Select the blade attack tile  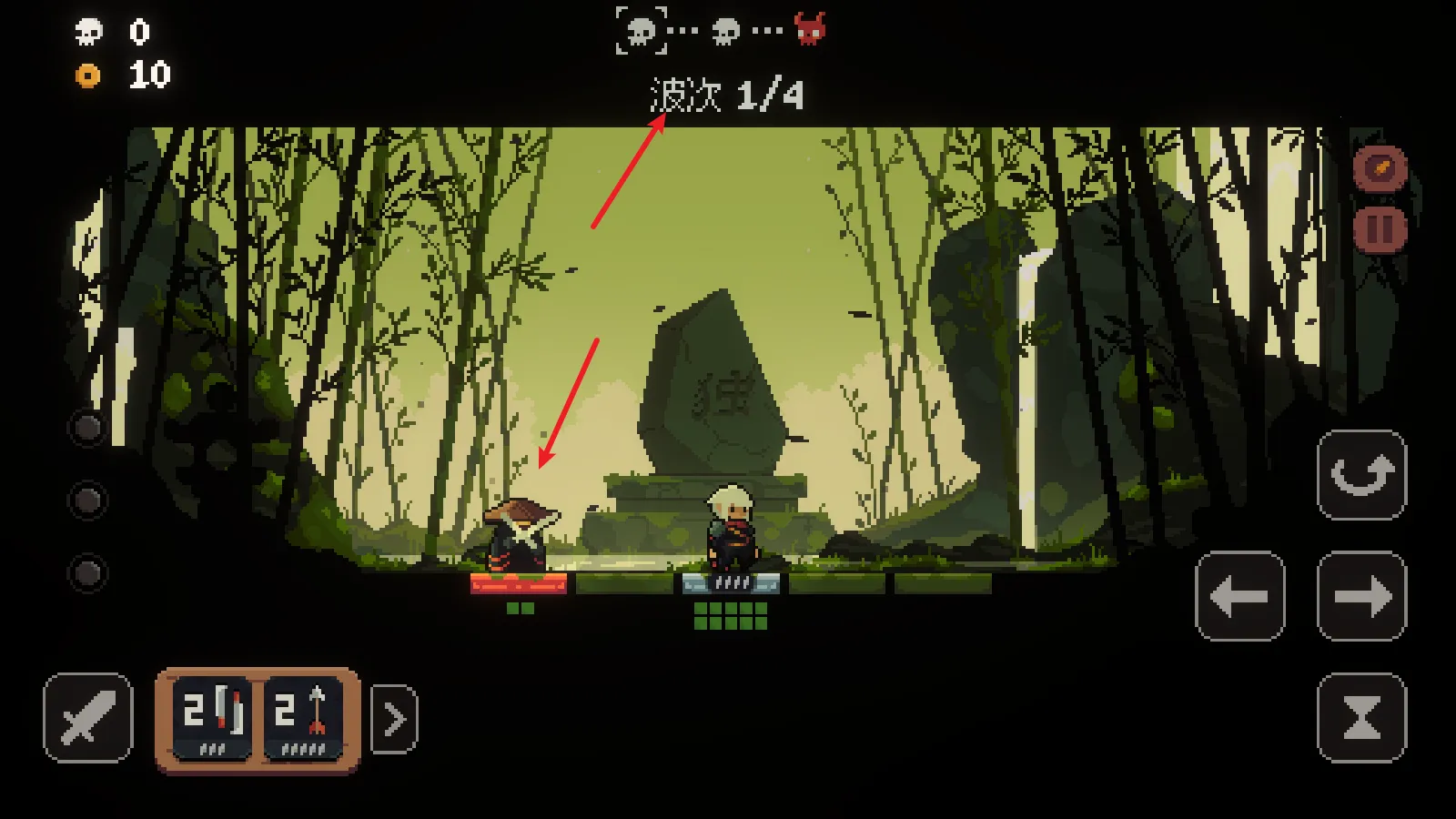212,718
